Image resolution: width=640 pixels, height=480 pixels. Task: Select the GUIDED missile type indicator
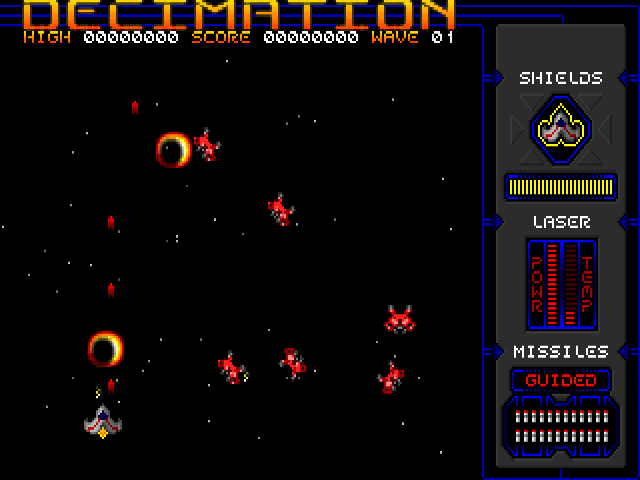561,380
